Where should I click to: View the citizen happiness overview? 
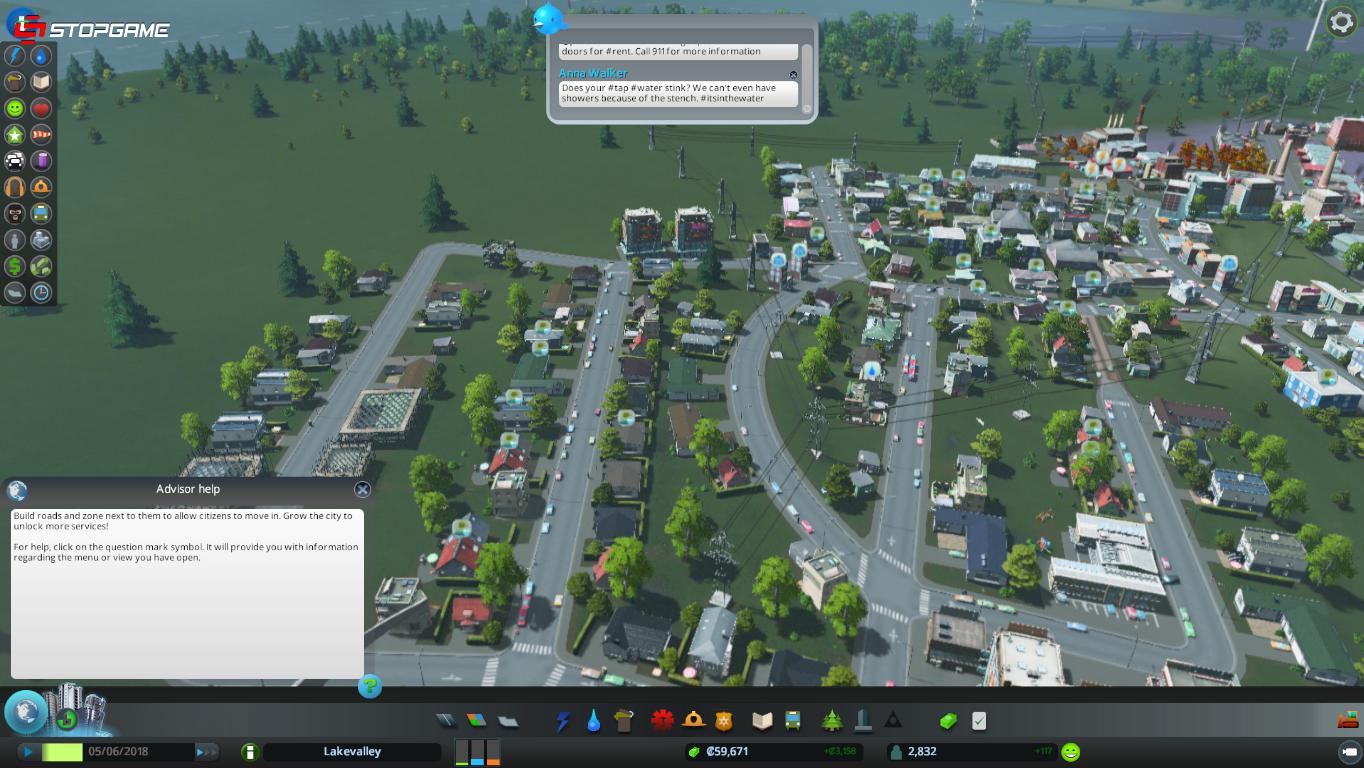pyautogui.click(x=16, y=108)
